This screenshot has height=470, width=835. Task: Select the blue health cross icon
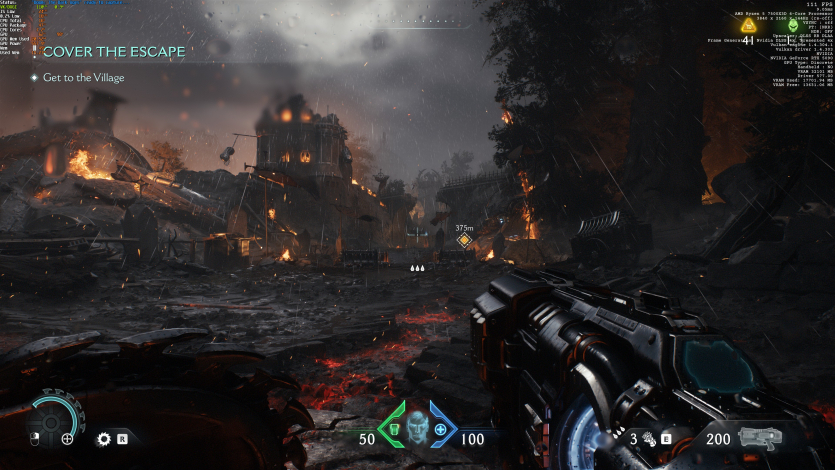pos(440,429)
